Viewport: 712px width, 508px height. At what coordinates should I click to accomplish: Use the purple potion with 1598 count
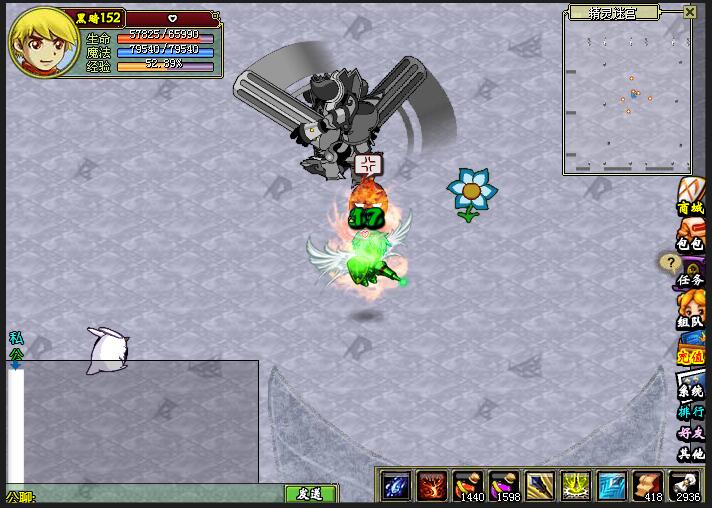pyautogui.click(x=503, y=486)
